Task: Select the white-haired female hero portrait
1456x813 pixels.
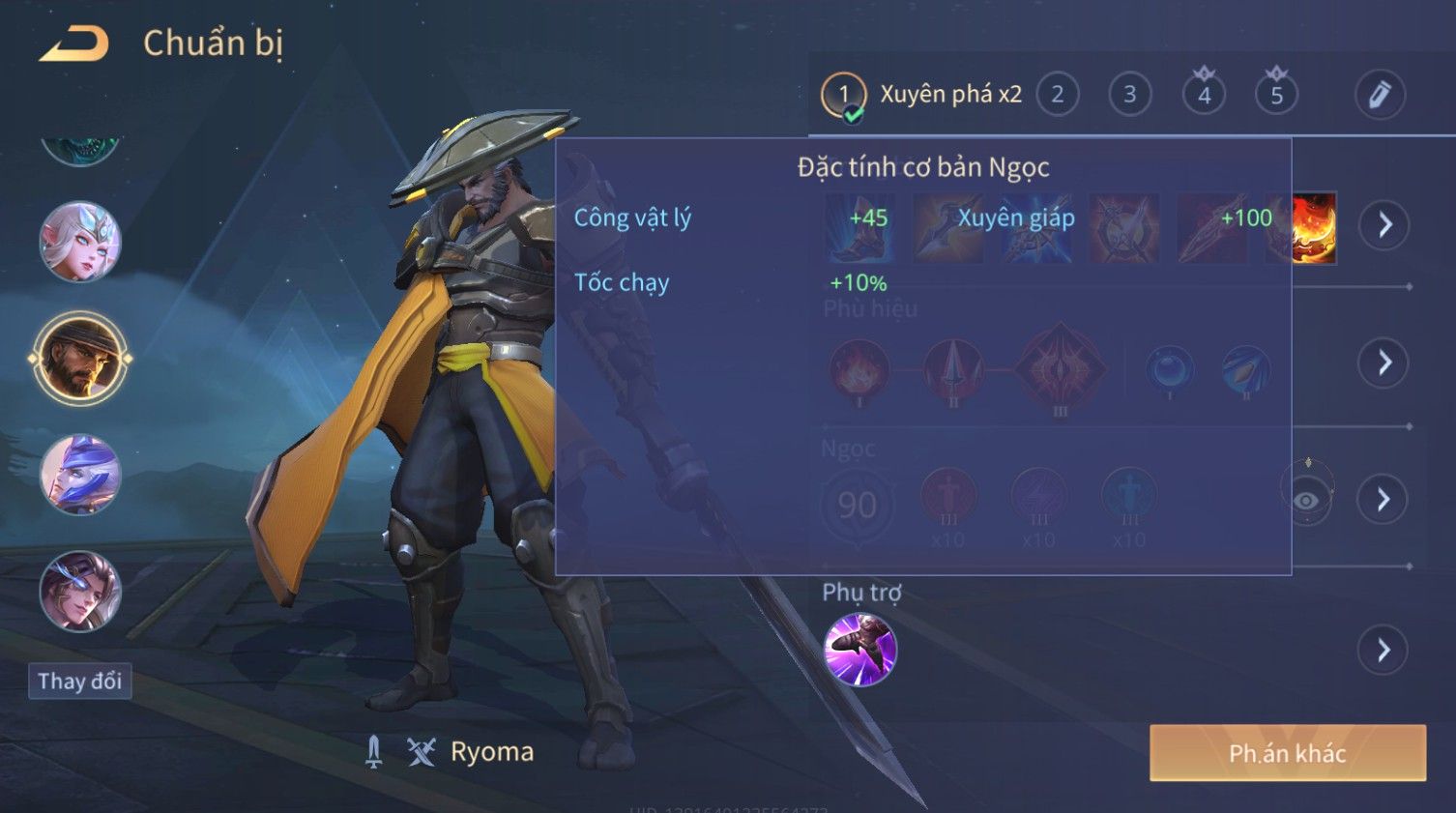Action: click(x=80, y=242)
